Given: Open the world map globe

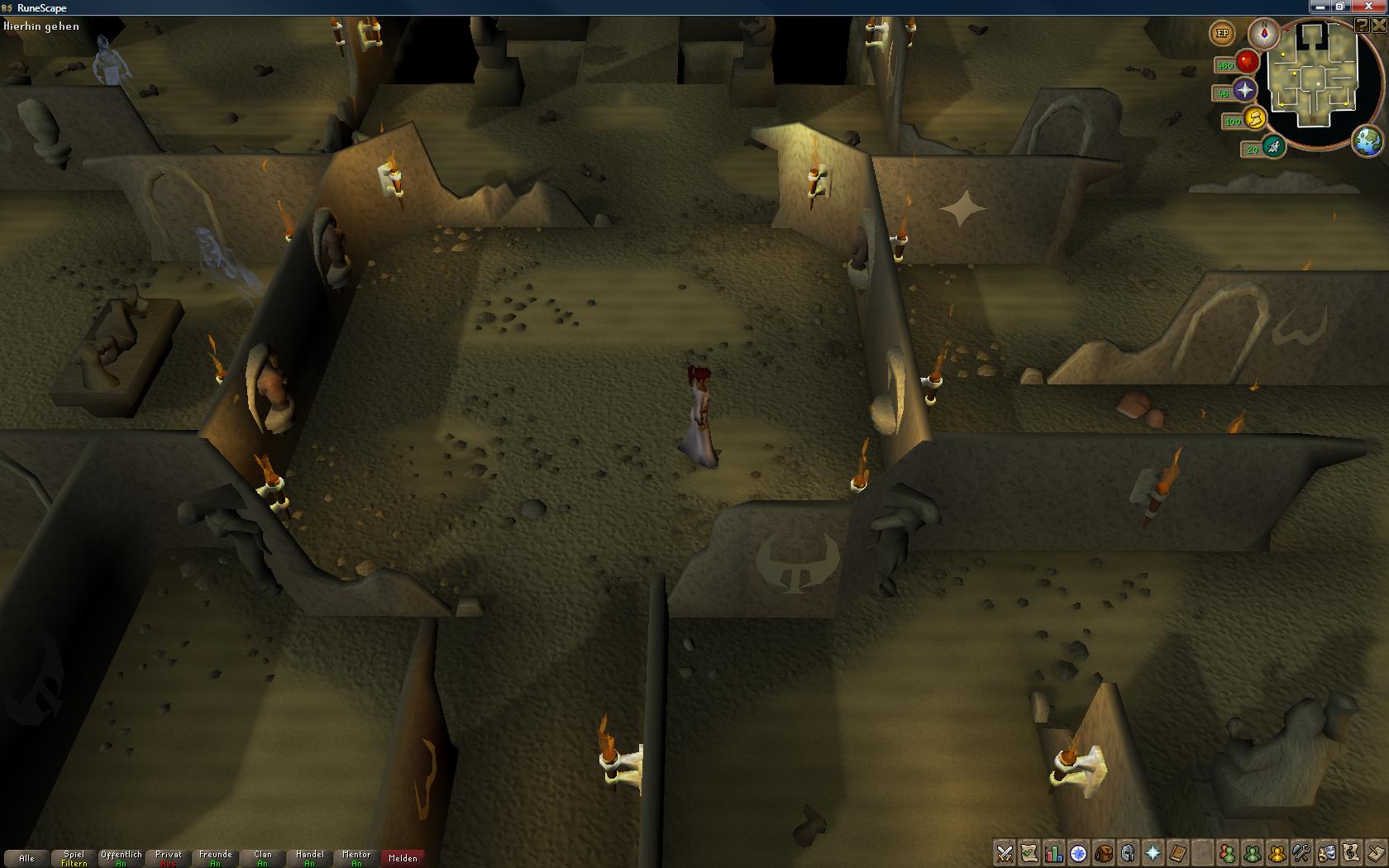Looking at the screenshot, I should tap(1368, 141).
